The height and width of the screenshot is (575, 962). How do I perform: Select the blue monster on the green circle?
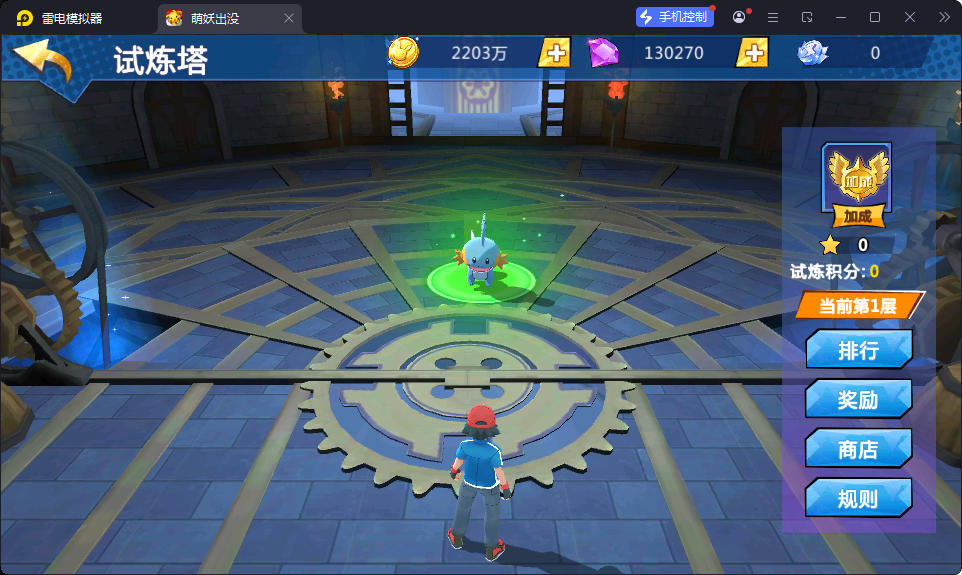click(x=480, y=260)
